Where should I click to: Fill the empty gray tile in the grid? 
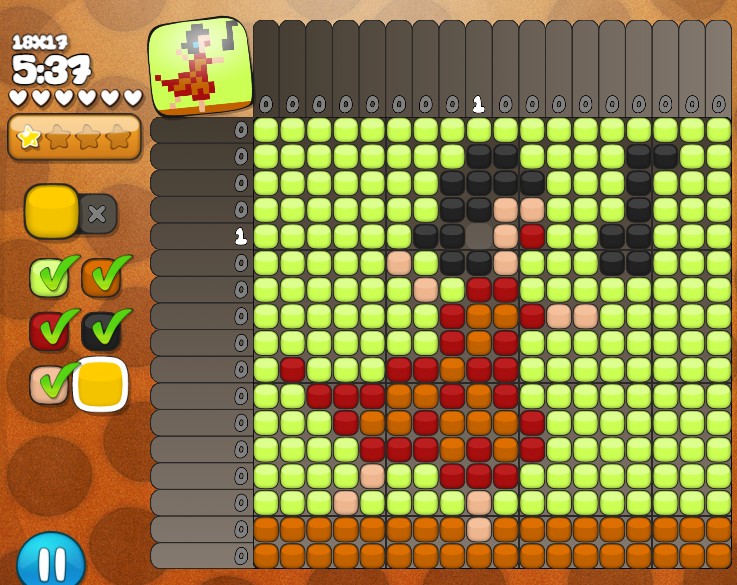tap(479, 237)
